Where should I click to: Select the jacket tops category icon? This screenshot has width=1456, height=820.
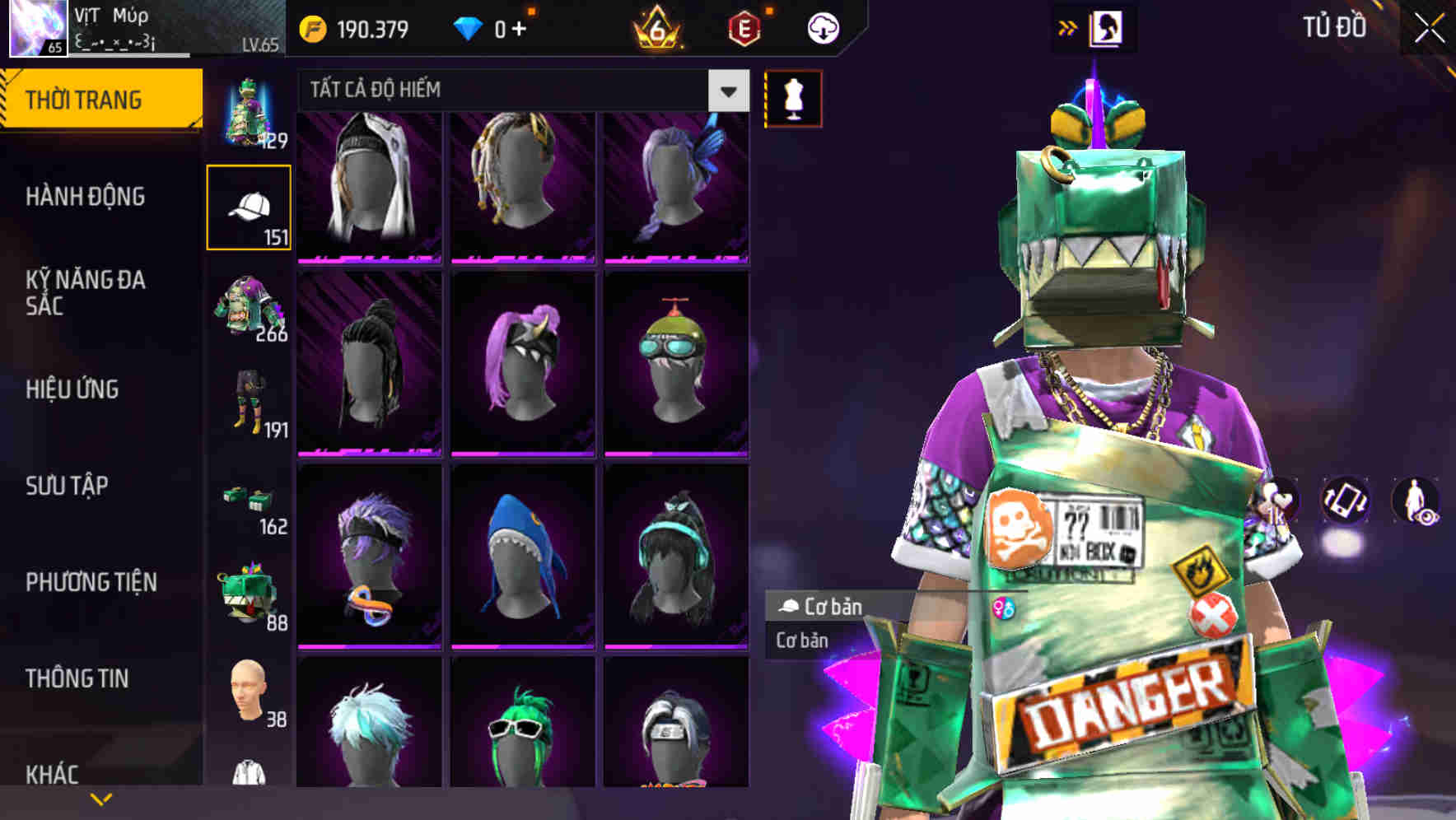[249, 309]
